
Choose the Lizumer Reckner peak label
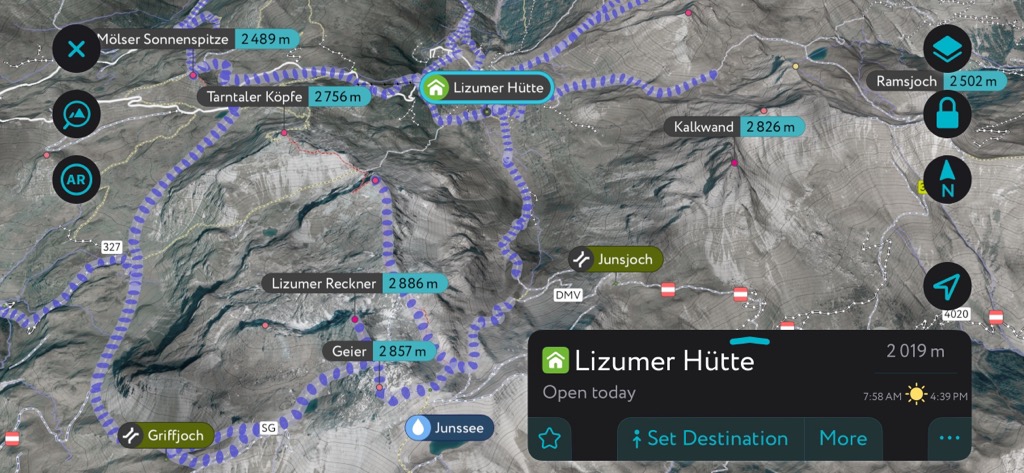pos(354,284)
